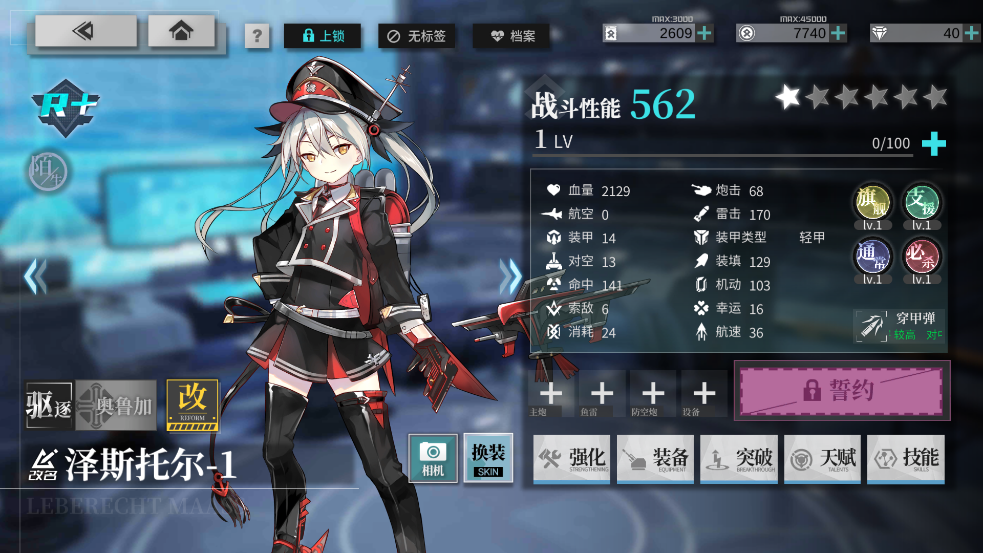Open 强化 strengthening menu
The height and width of the screenshot is (553, 983).
click(x=572, y=459)
